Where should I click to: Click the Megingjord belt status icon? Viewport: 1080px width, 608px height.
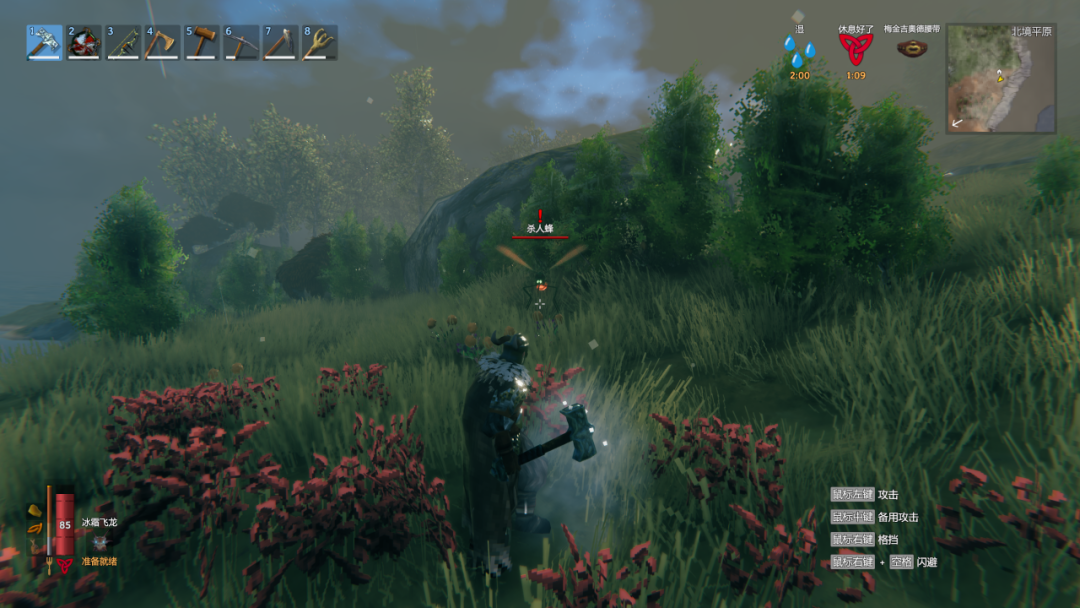[x=911, y=47]
